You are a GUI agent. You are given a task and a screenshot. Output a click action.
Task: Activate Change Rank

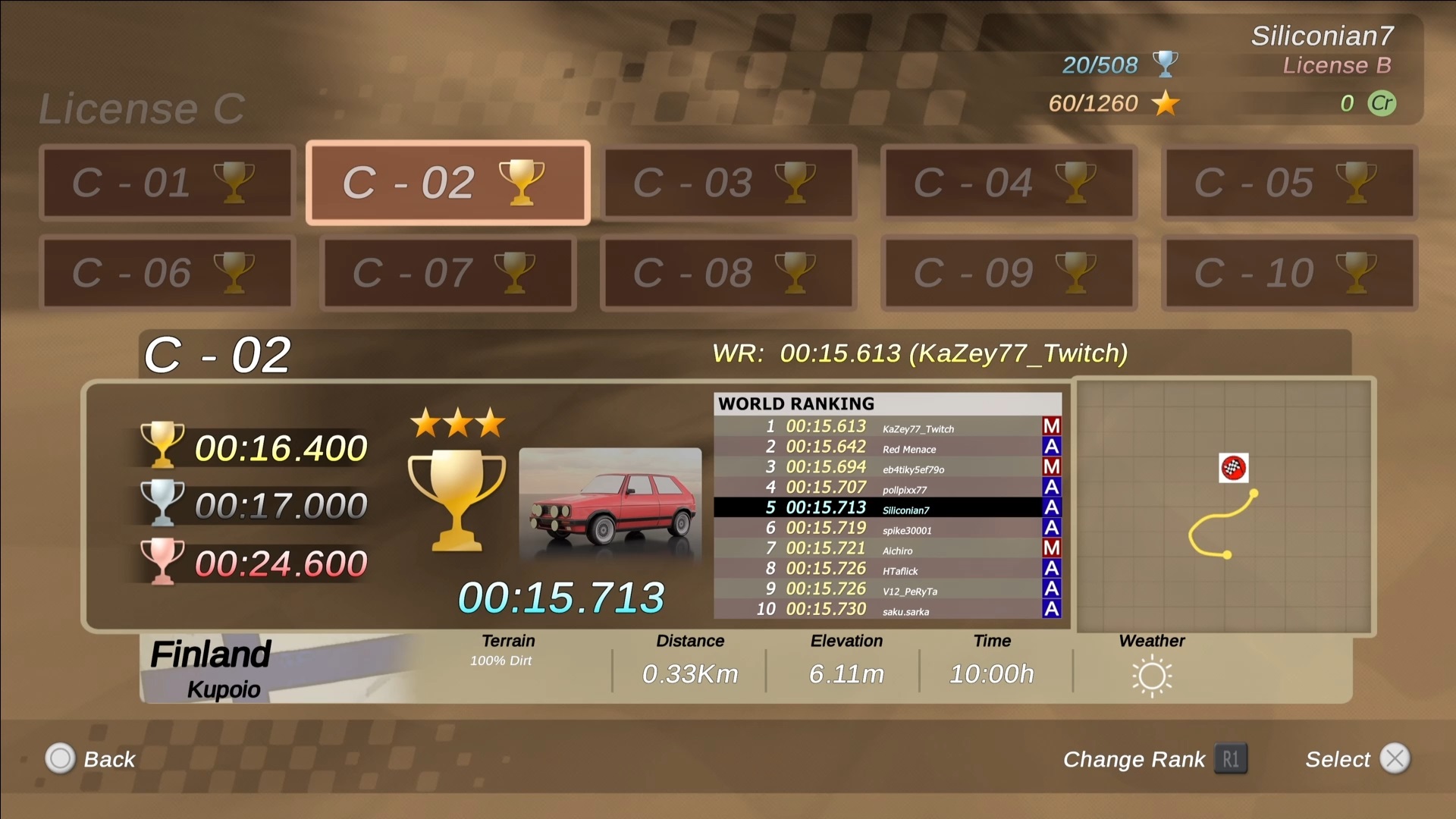pos(1154,759)
